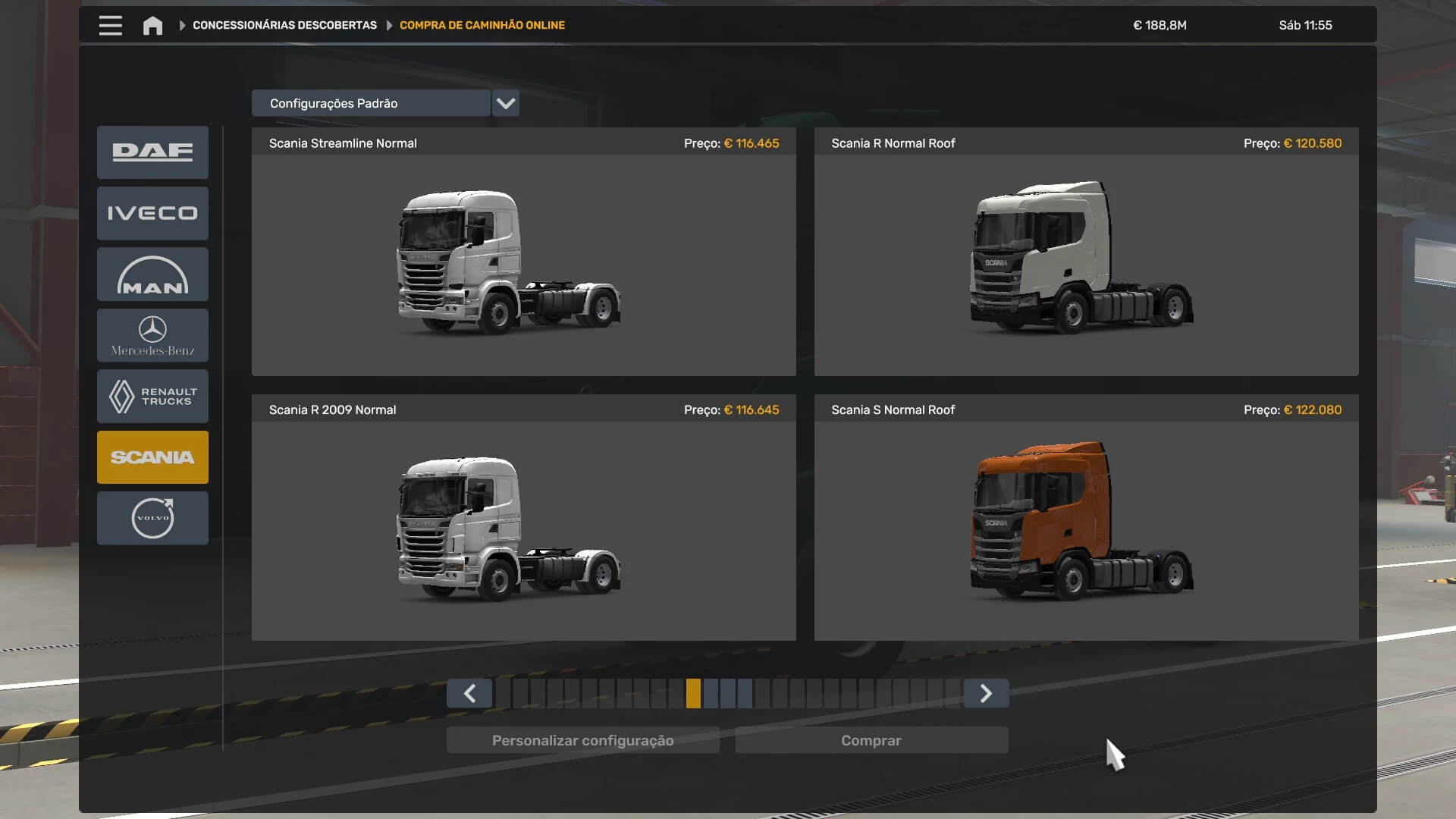This screenshot has width=1456, height=819.
Task: Open the hamburger main menu
Action: [x=110, y=25]
